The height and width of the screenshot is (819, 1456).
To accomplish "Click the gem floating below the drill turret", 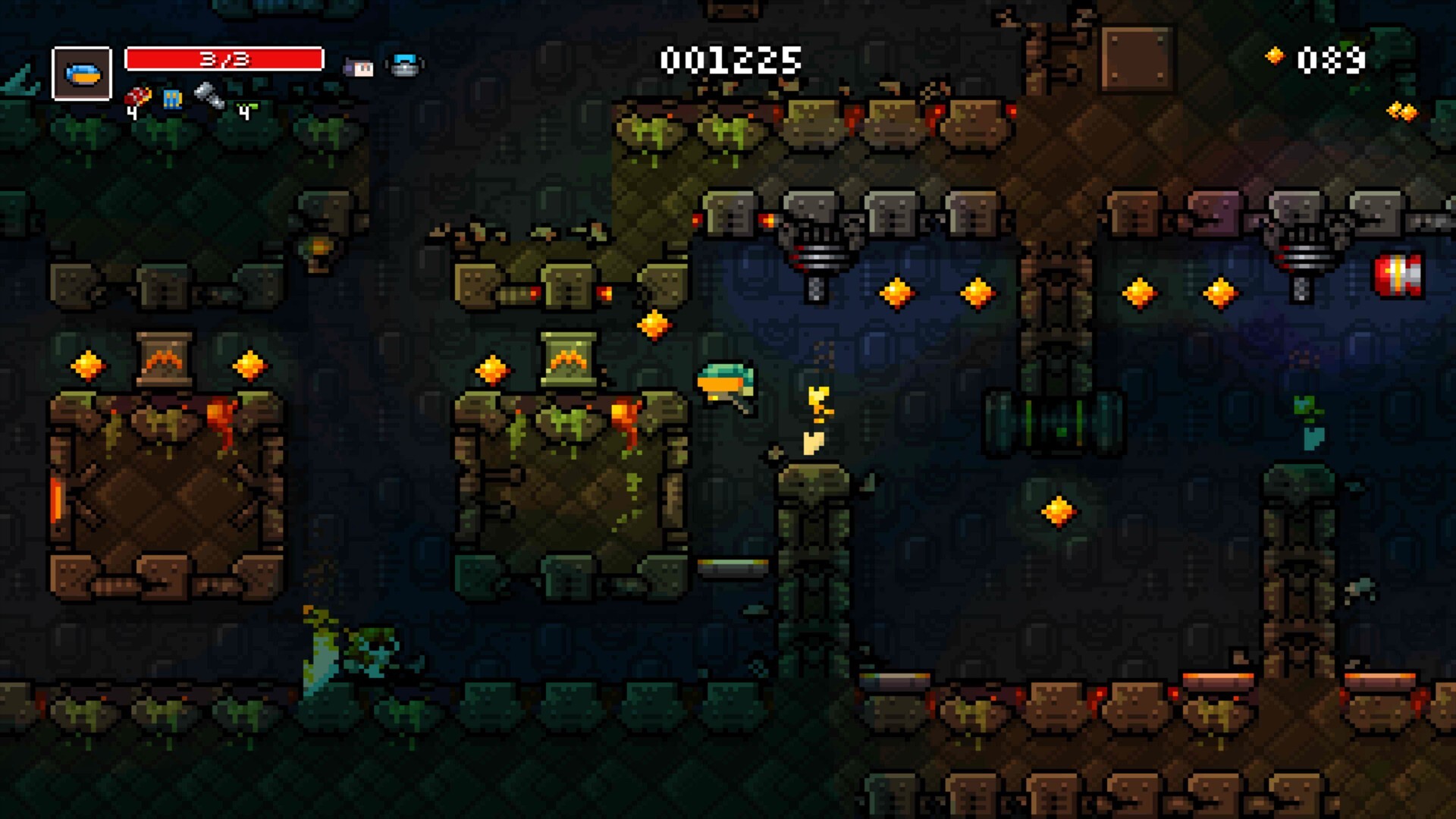I will pyautogui.click(x=896, y=293).
